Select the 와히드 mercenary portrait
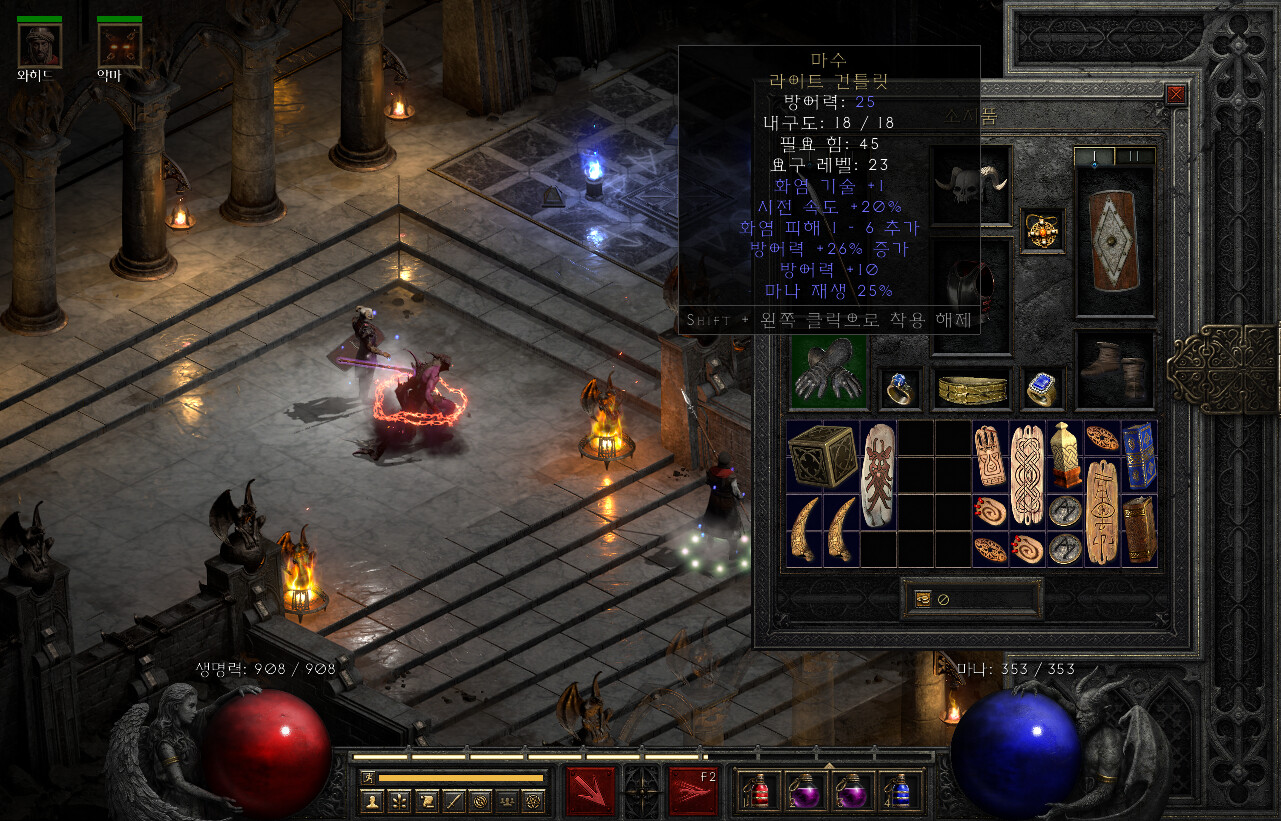Image resolution: width=1281 pixels, height=821 pixels. click(x=39, y=45)
